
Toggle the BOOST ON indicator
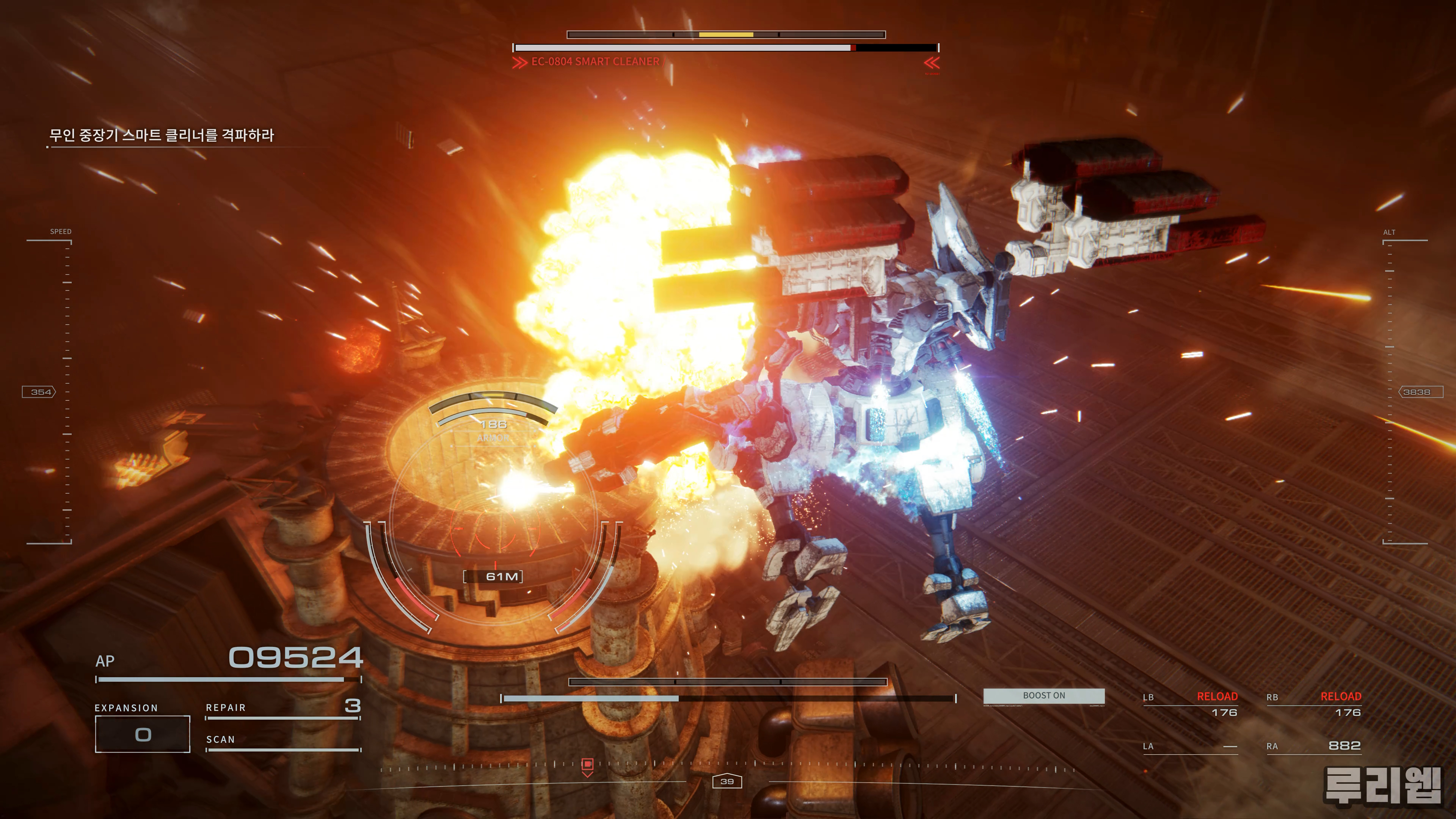[1043, 696]
